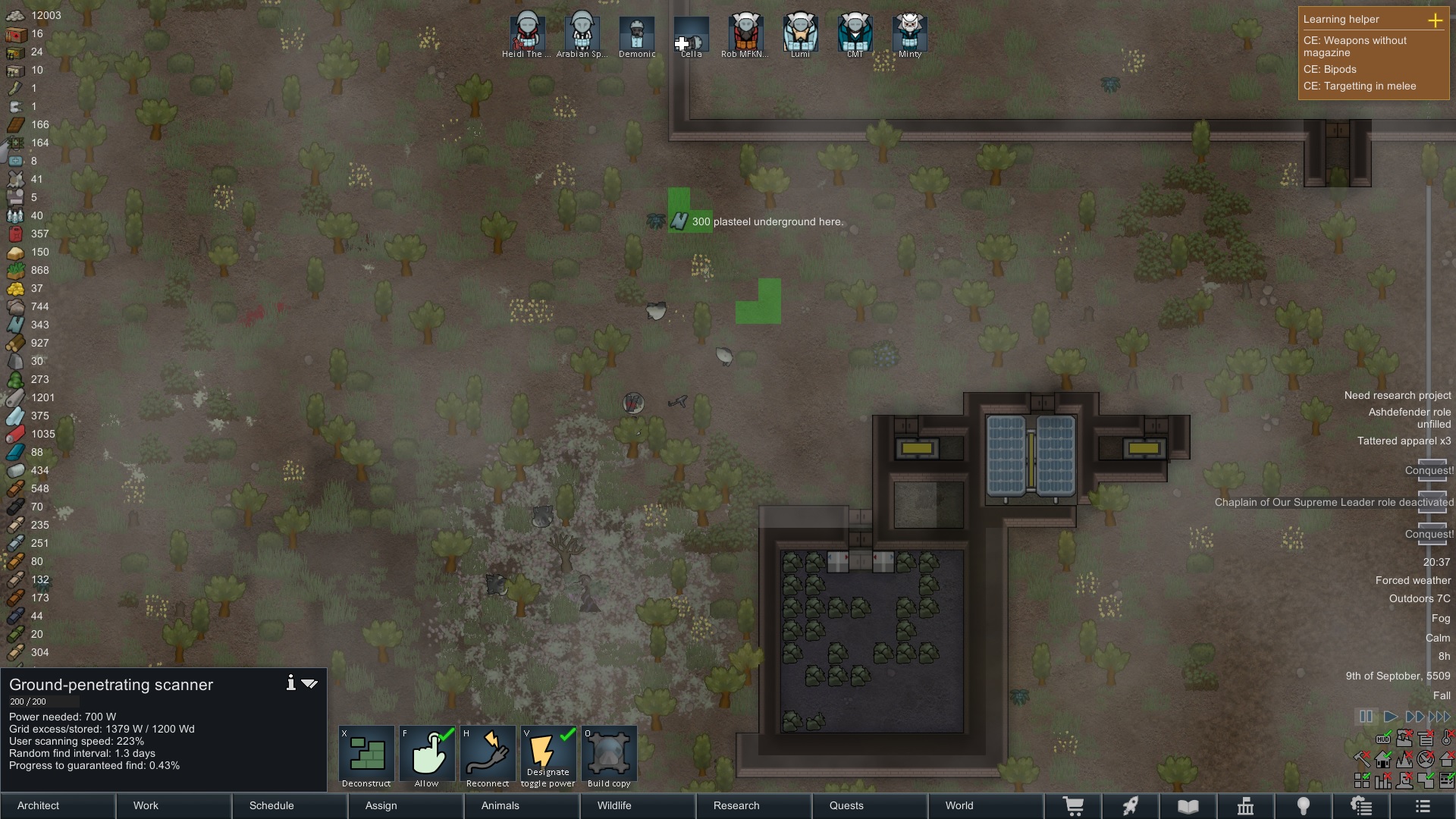Disable the home area overlay toggle
The height and width of the screenshot is (819, 1456).
pos(1383,759)
